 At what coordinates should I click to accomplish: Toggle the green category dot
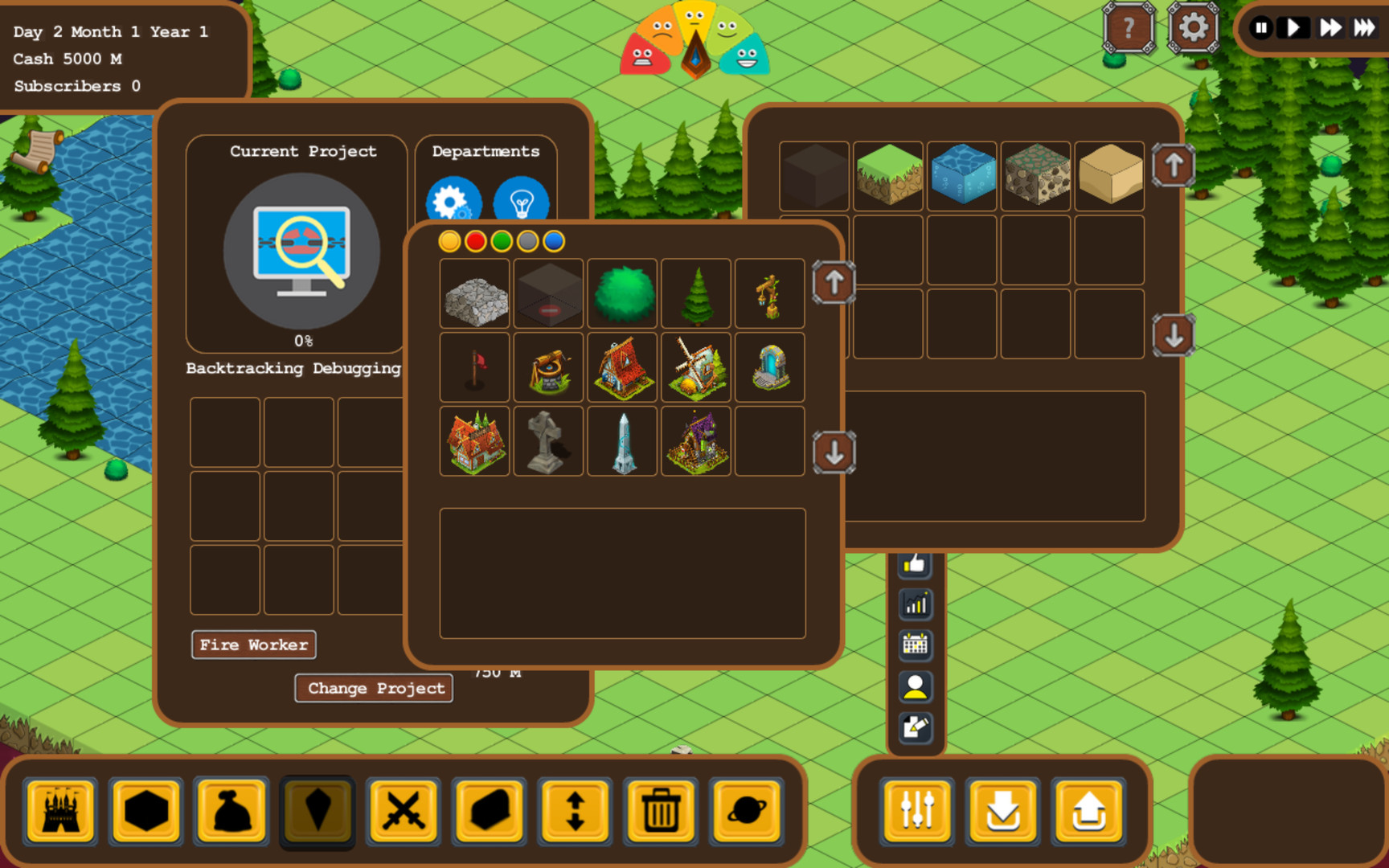point(501,240)
